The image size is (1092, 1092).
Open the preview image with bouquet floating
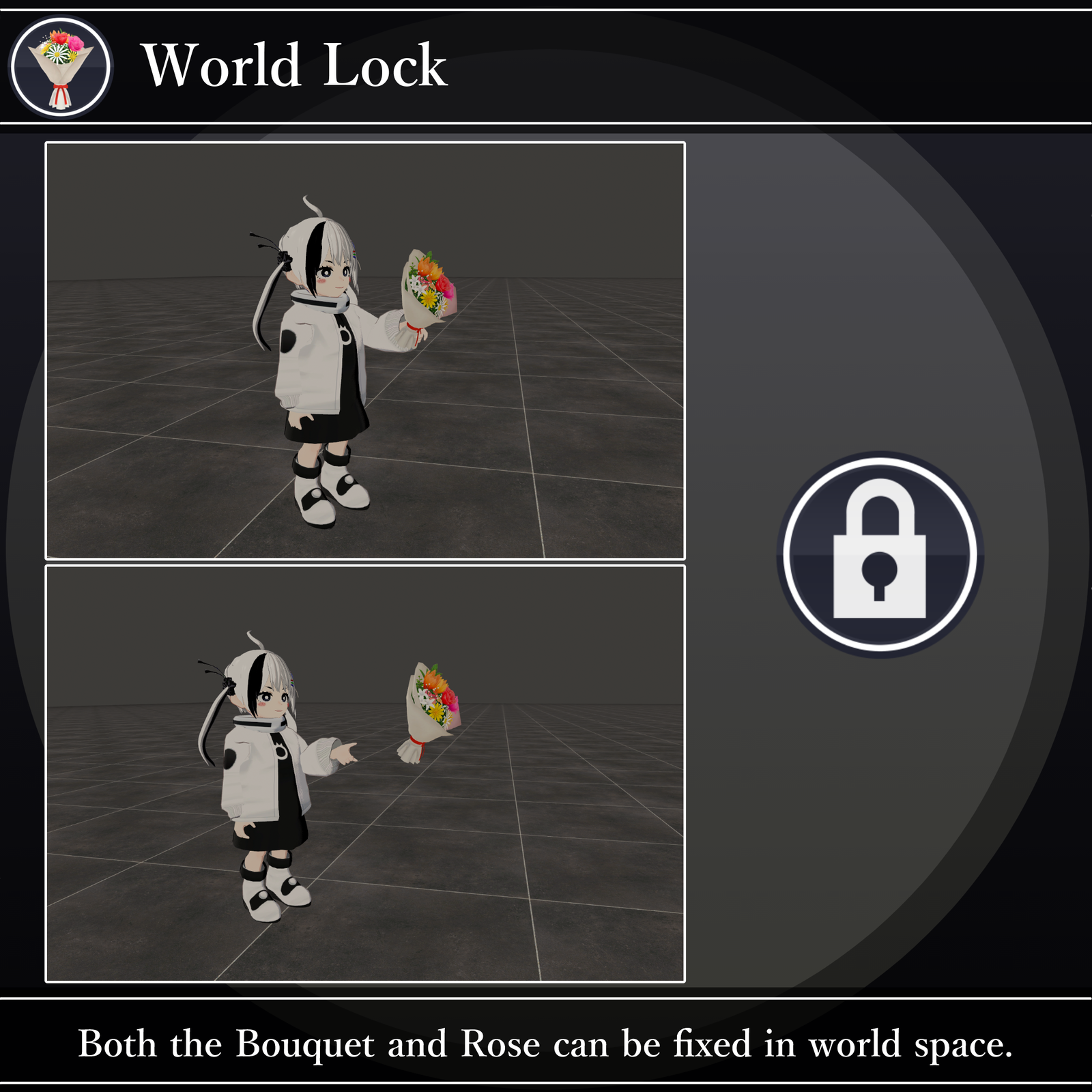click(x=364, y=773)
